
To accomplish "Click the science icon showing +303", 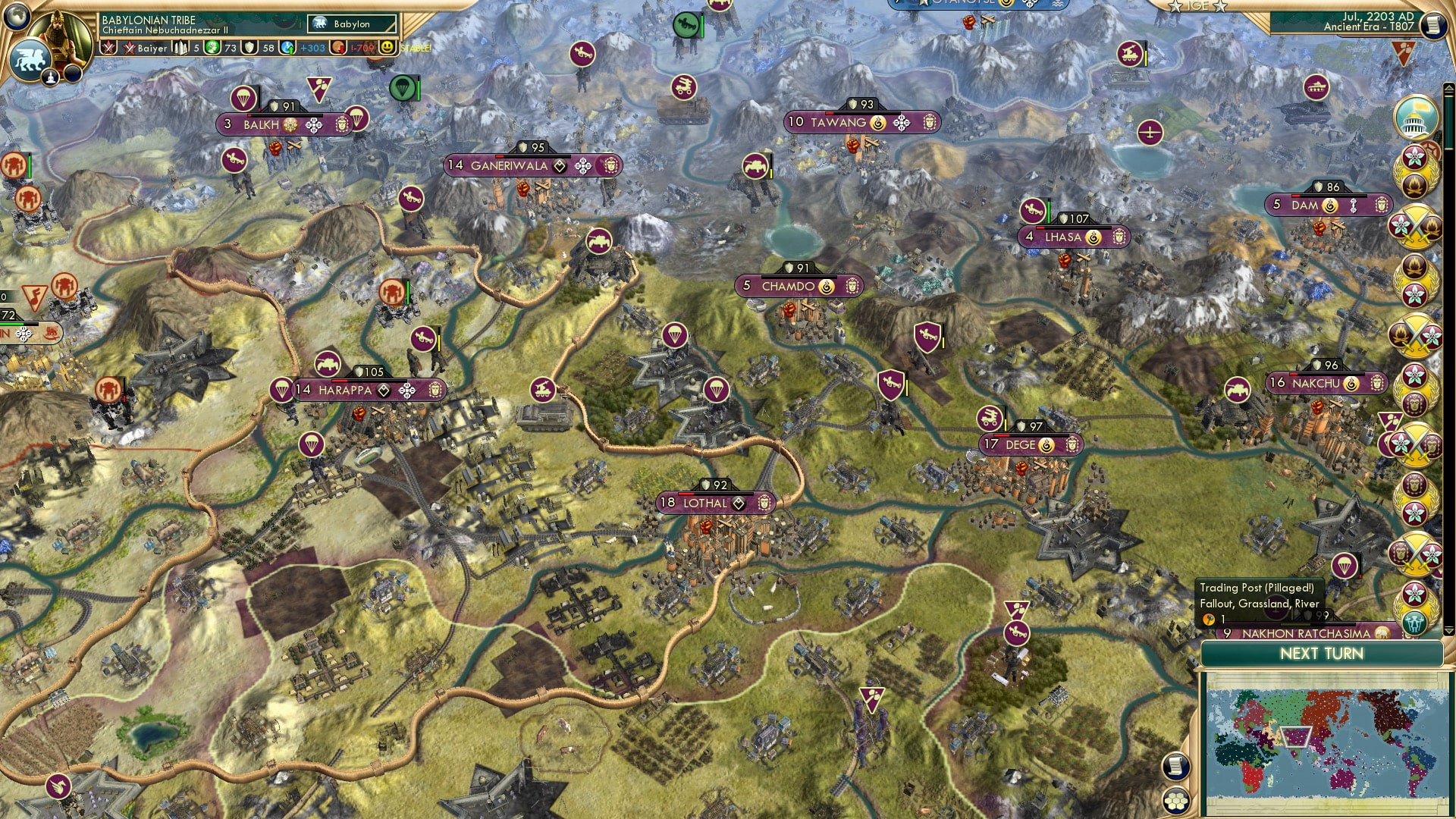I will 287,48.
